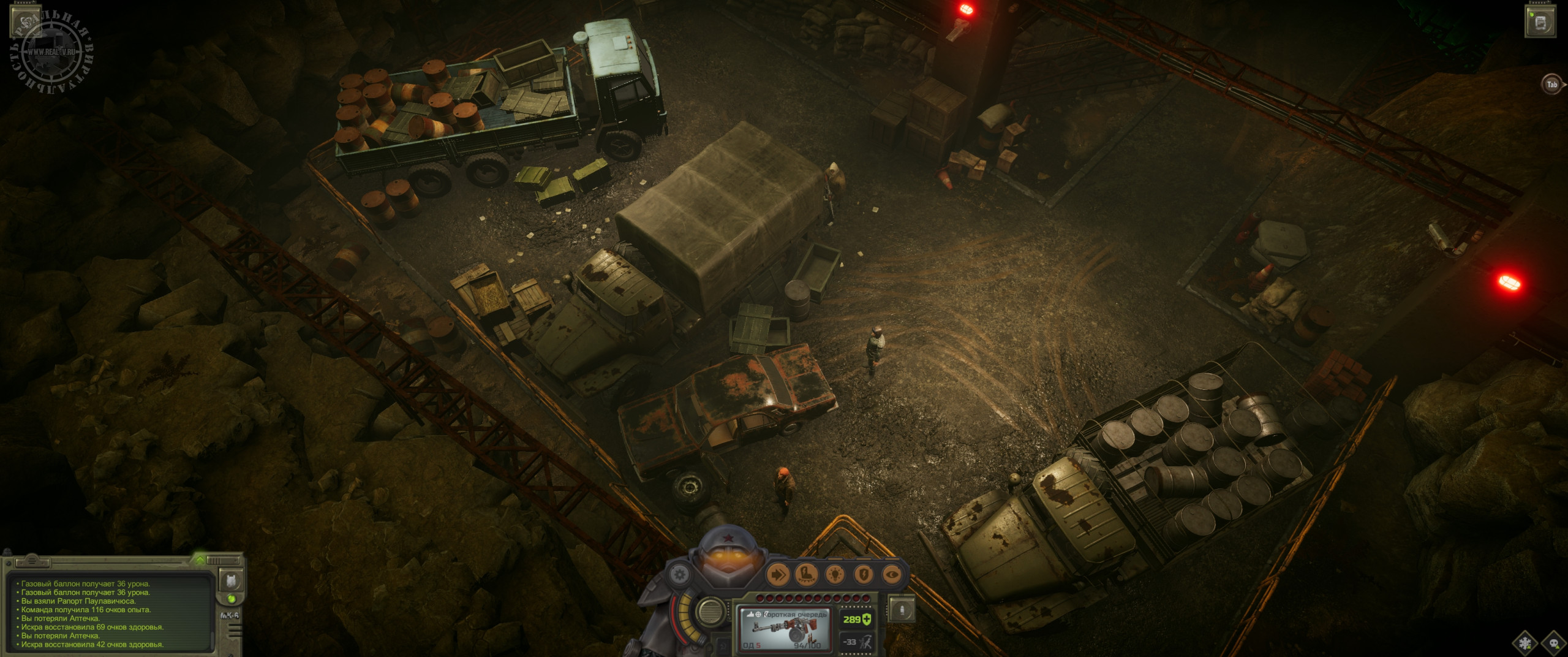Collapse the message log with green arrow
1568x657 pixels.
point(200,559)
